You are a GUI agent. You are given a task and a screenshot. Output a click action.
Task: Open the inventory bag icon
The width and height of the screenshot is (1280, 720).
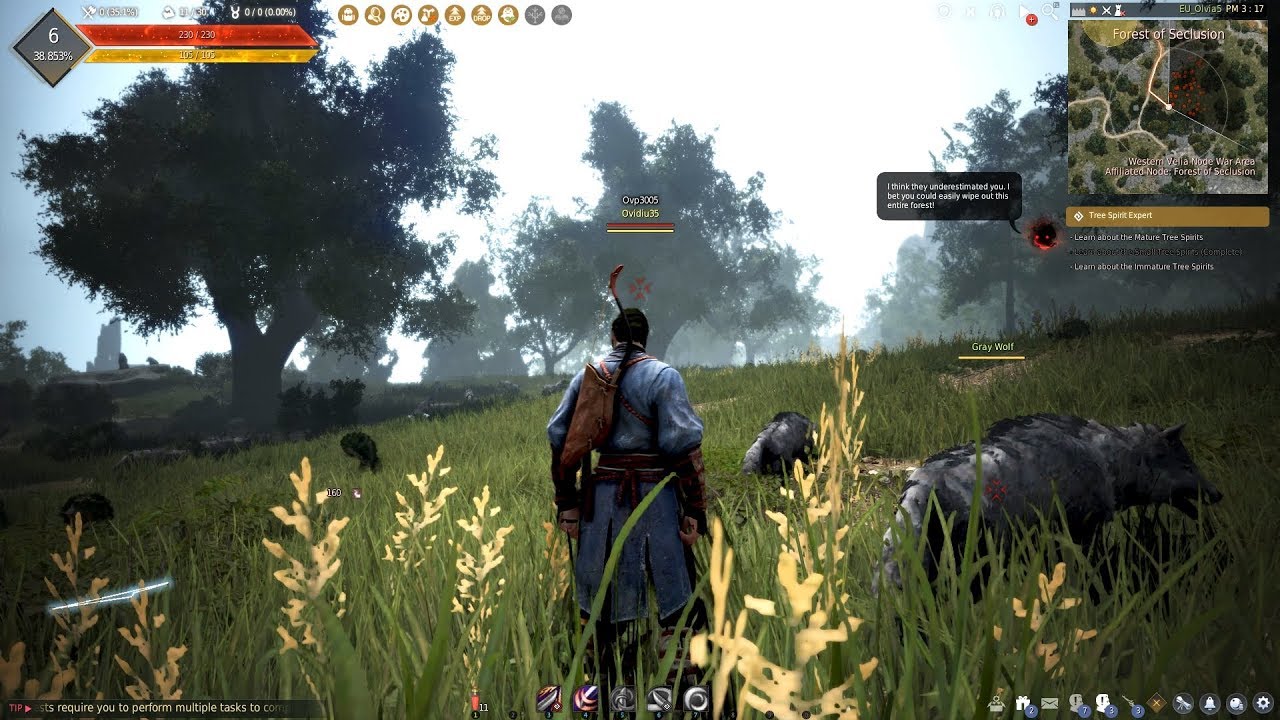348,14
